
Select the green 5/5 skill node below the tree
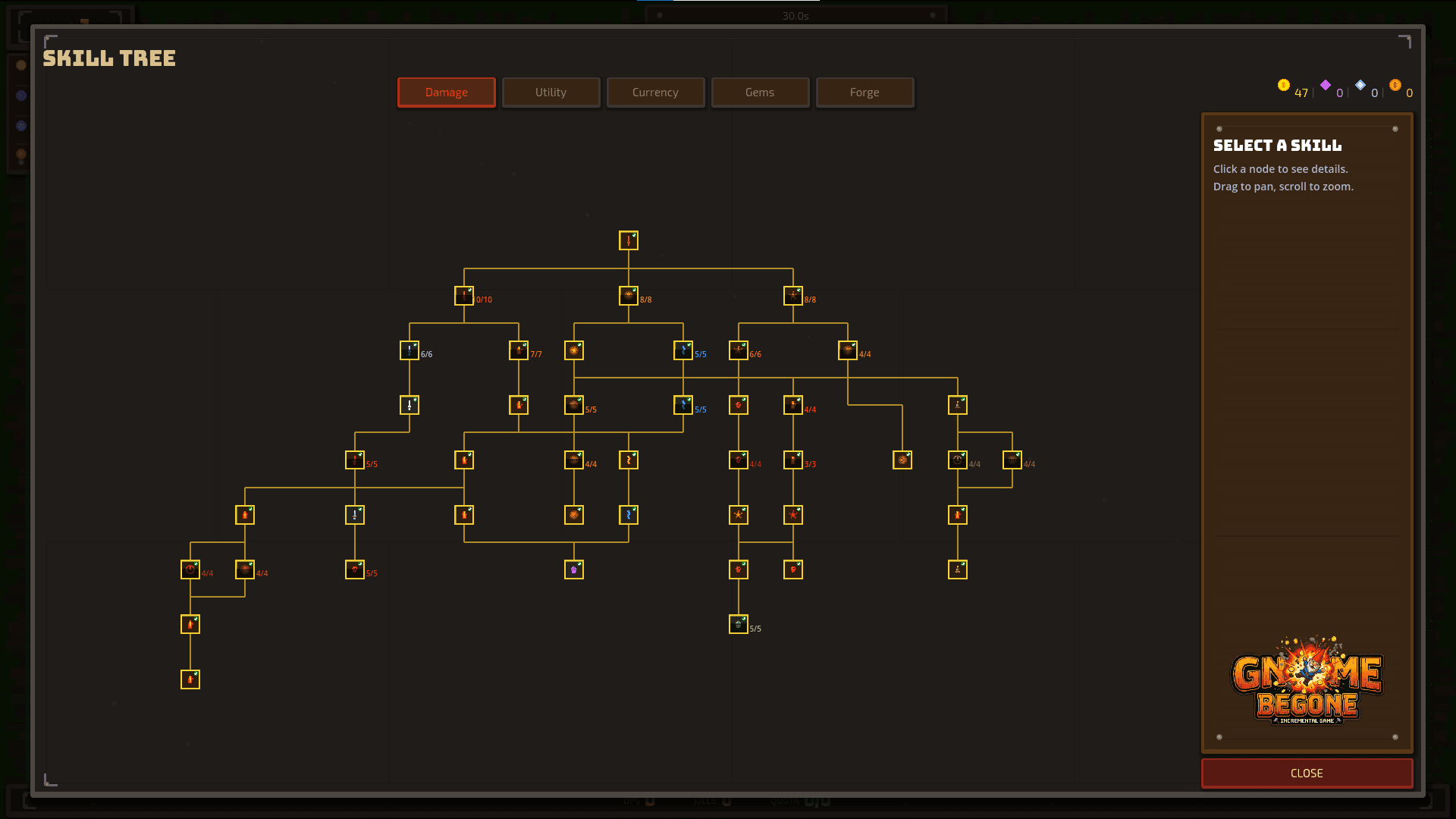click(x=738, y=624)
